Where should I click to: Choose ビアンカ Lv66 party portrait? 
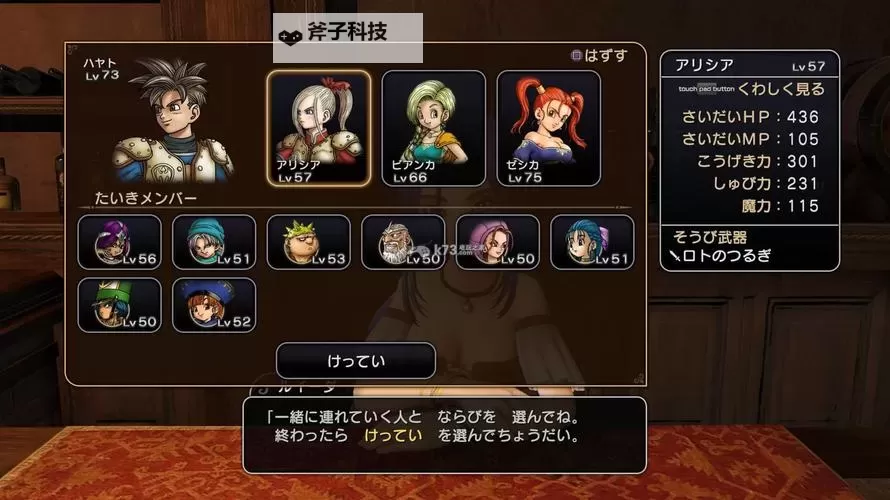(433, 128)
